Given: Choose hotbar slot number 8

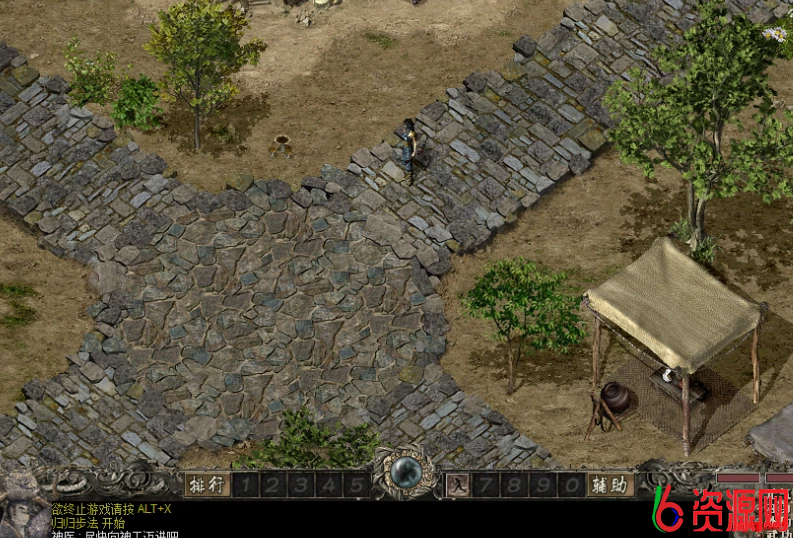Looking at the screenshot, I should [x=516, y=485].
